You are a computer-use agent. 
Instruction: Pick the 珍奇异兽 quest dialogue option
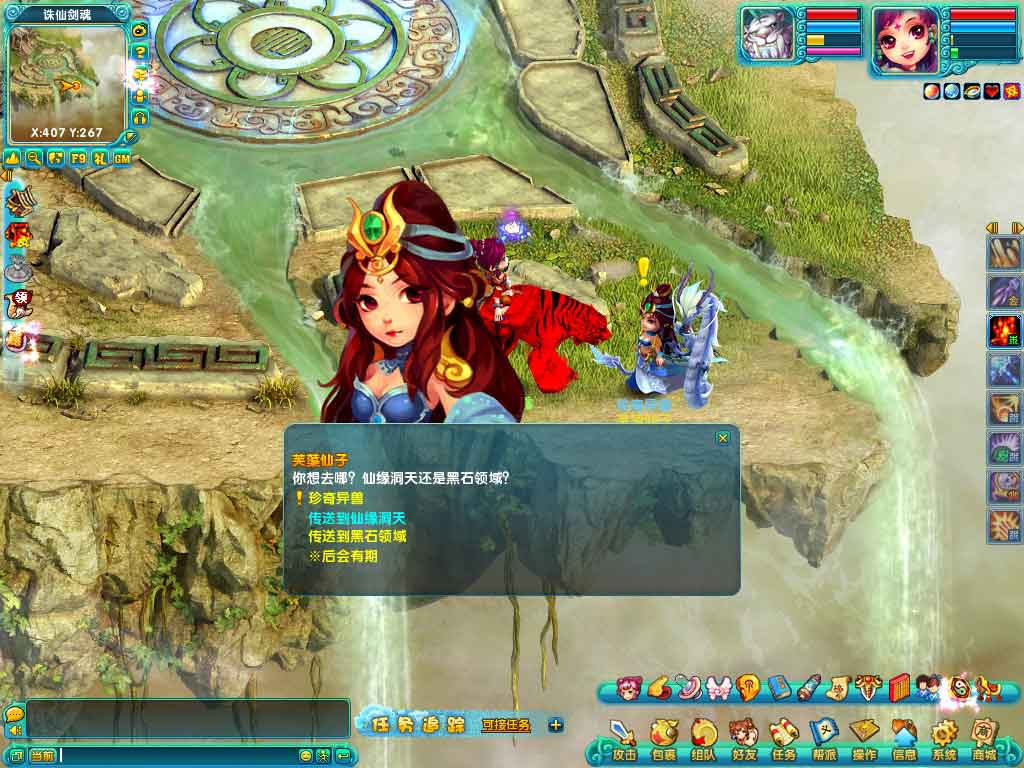coord(341,498)
